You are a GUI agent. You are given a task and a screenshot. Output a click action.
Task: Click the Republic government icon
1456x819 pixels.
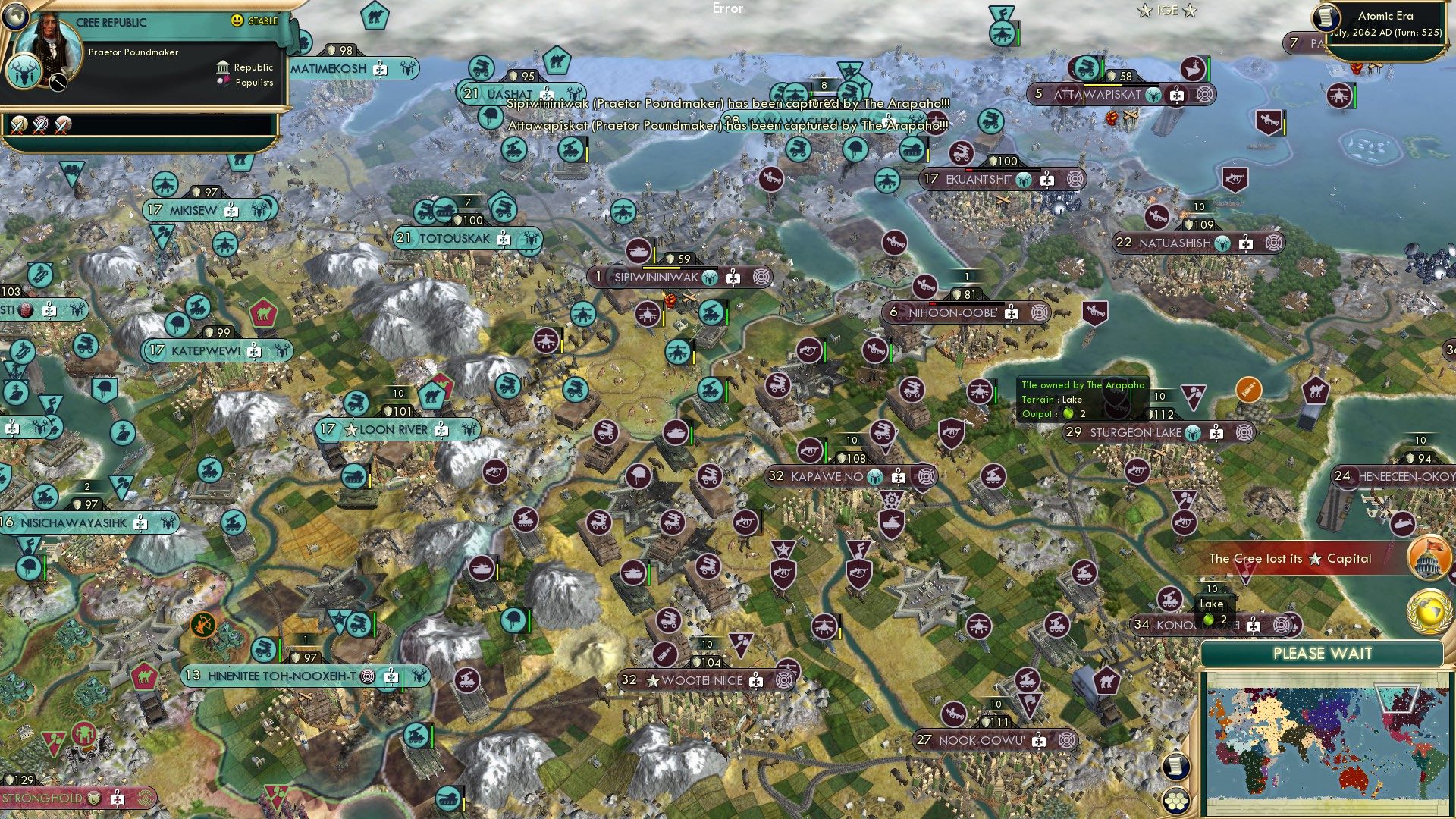[x=224, y=68]
